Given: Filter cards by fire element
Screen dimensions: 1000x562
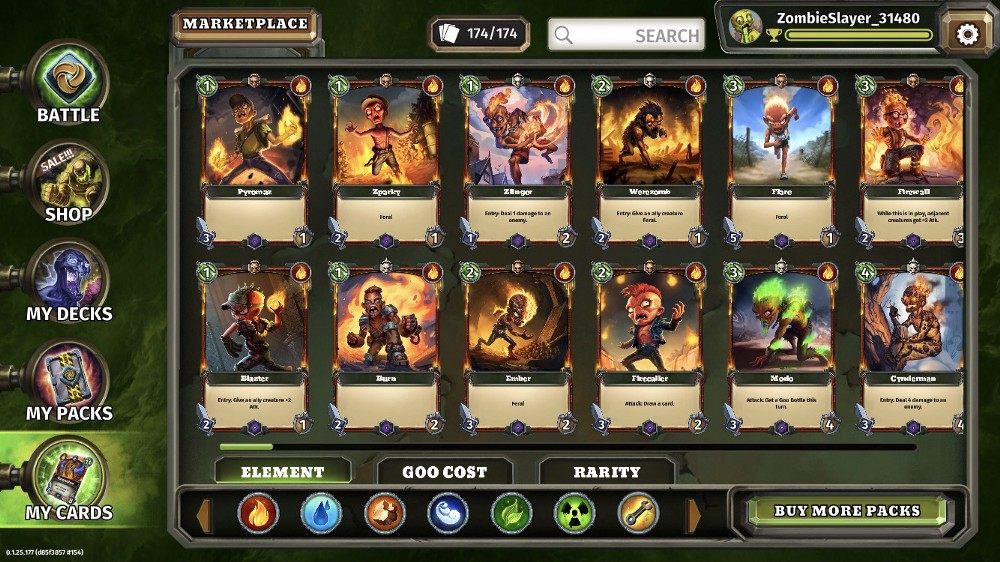Looking at the screenshot, I should (x=258, y=514).
